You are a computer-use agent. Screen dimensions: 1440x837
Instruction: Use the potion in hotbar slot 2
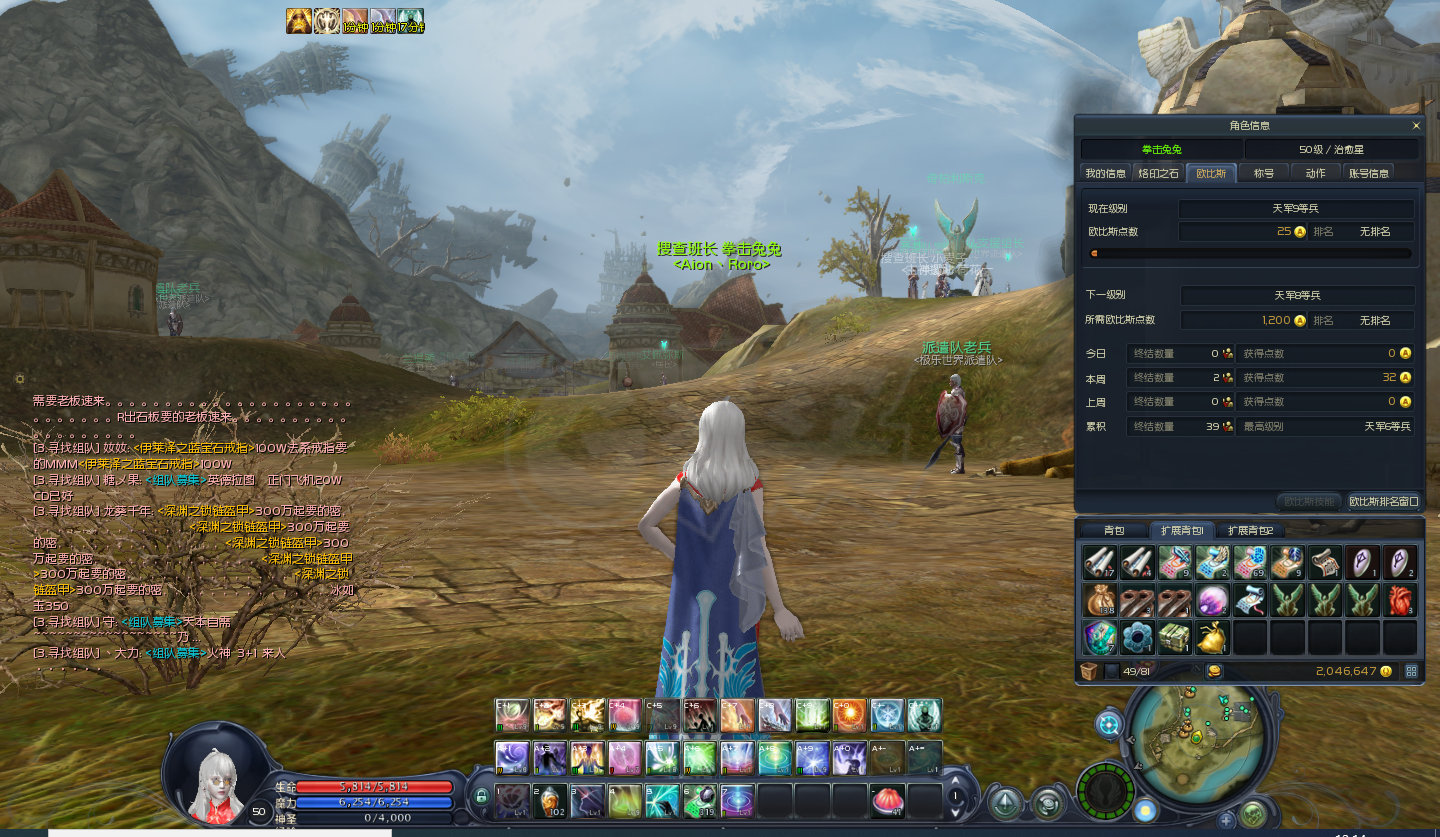549,800
